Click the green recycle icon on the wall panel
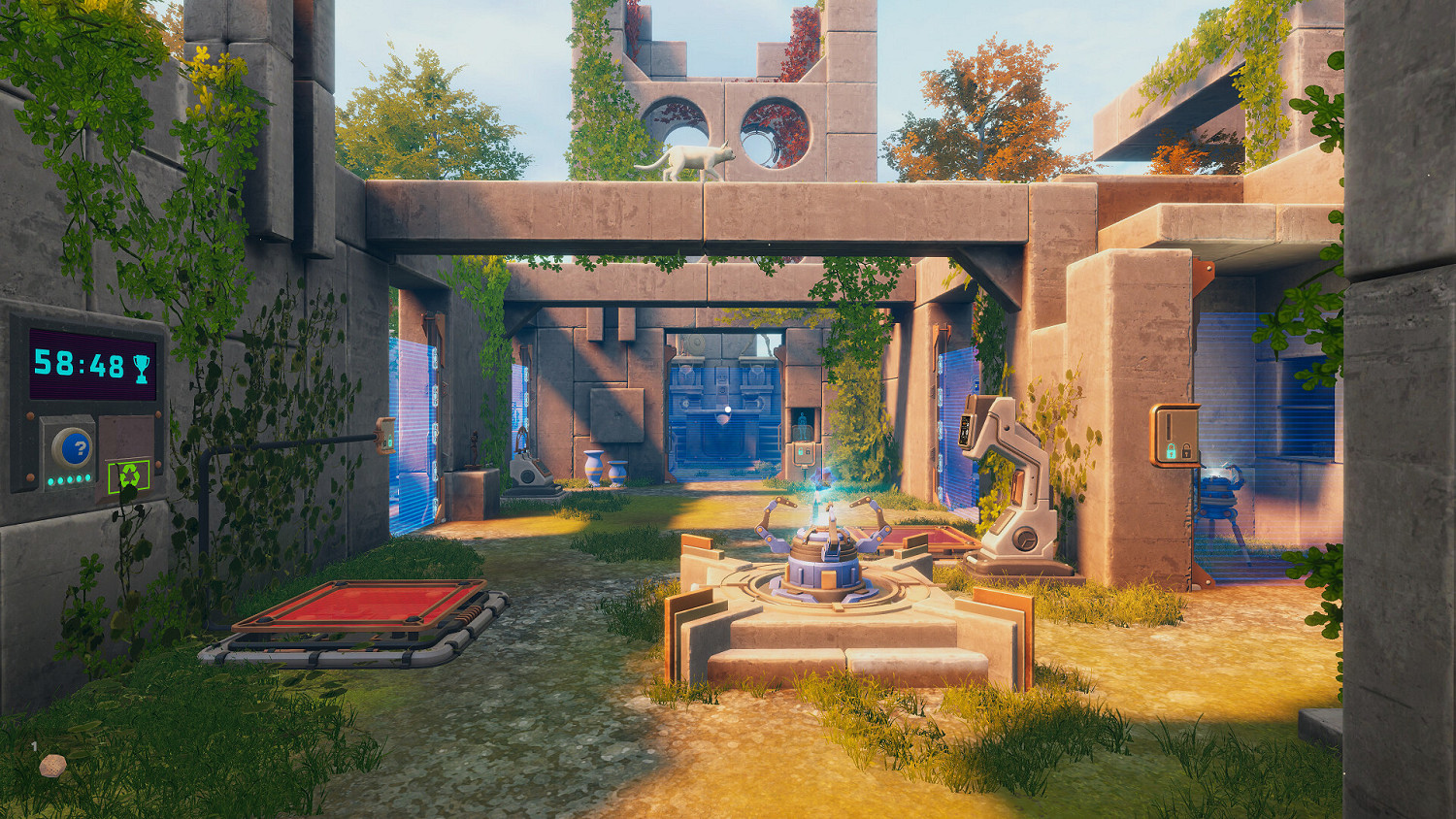 pyautogui.click(x=129, y=476)
